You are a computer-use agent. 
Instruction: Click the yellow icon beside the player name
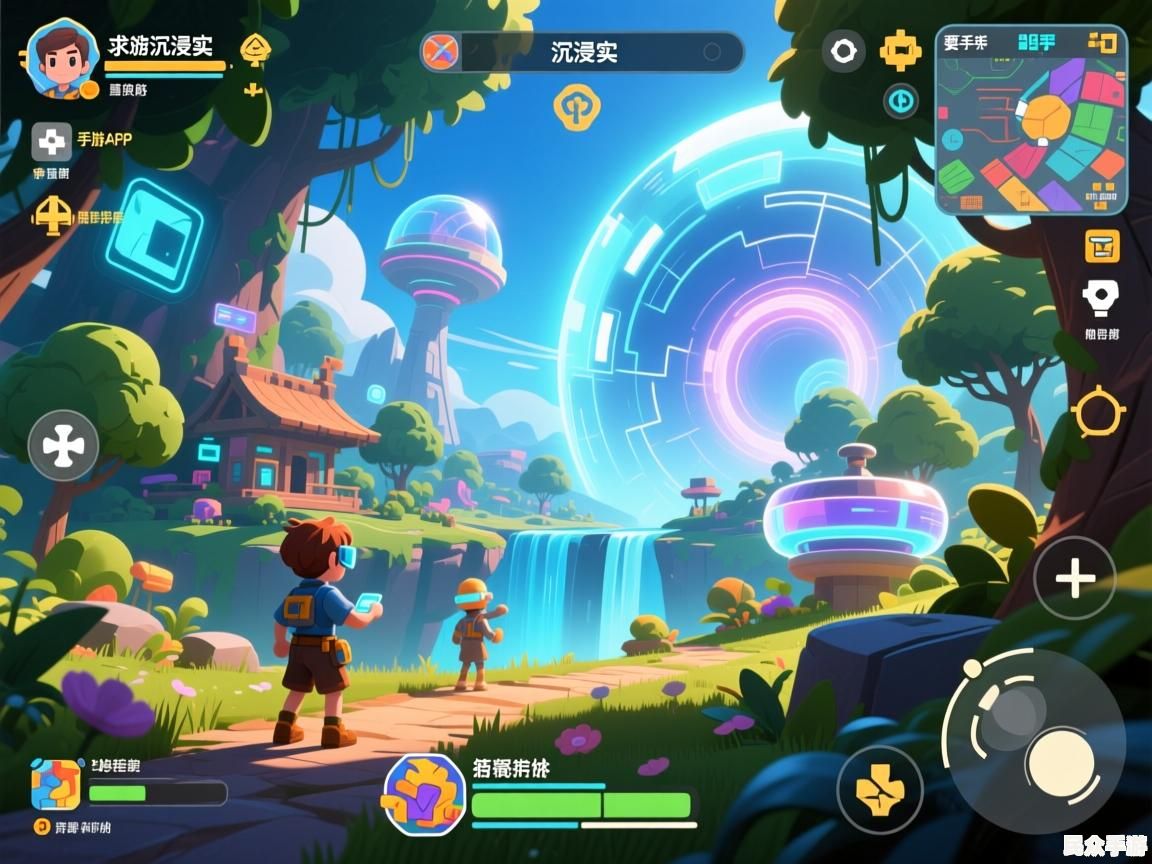click(256, 48)
